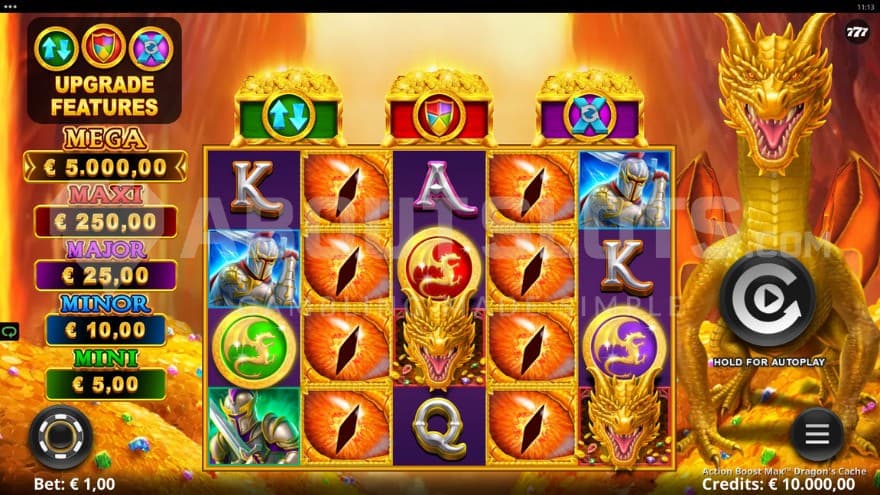
Task: Open the hamburger menu button
Action: 817,434
